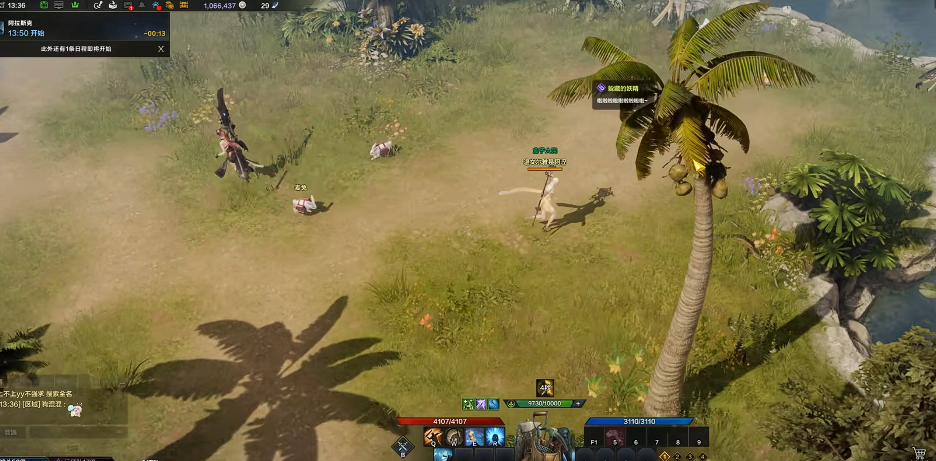
Task: Click the crossed-swords diamond icon left of skills
Action: pos(404,447)
